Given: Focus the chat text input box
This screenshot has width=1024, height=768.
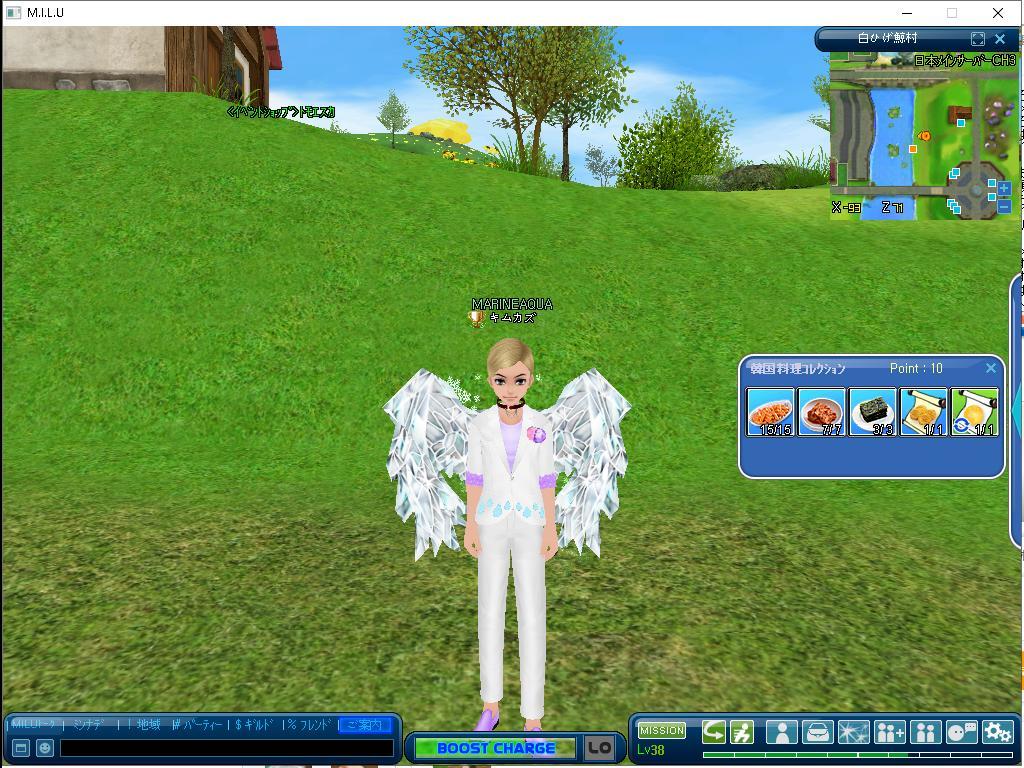Looking at the screenshot, I should tap(226, 748).
